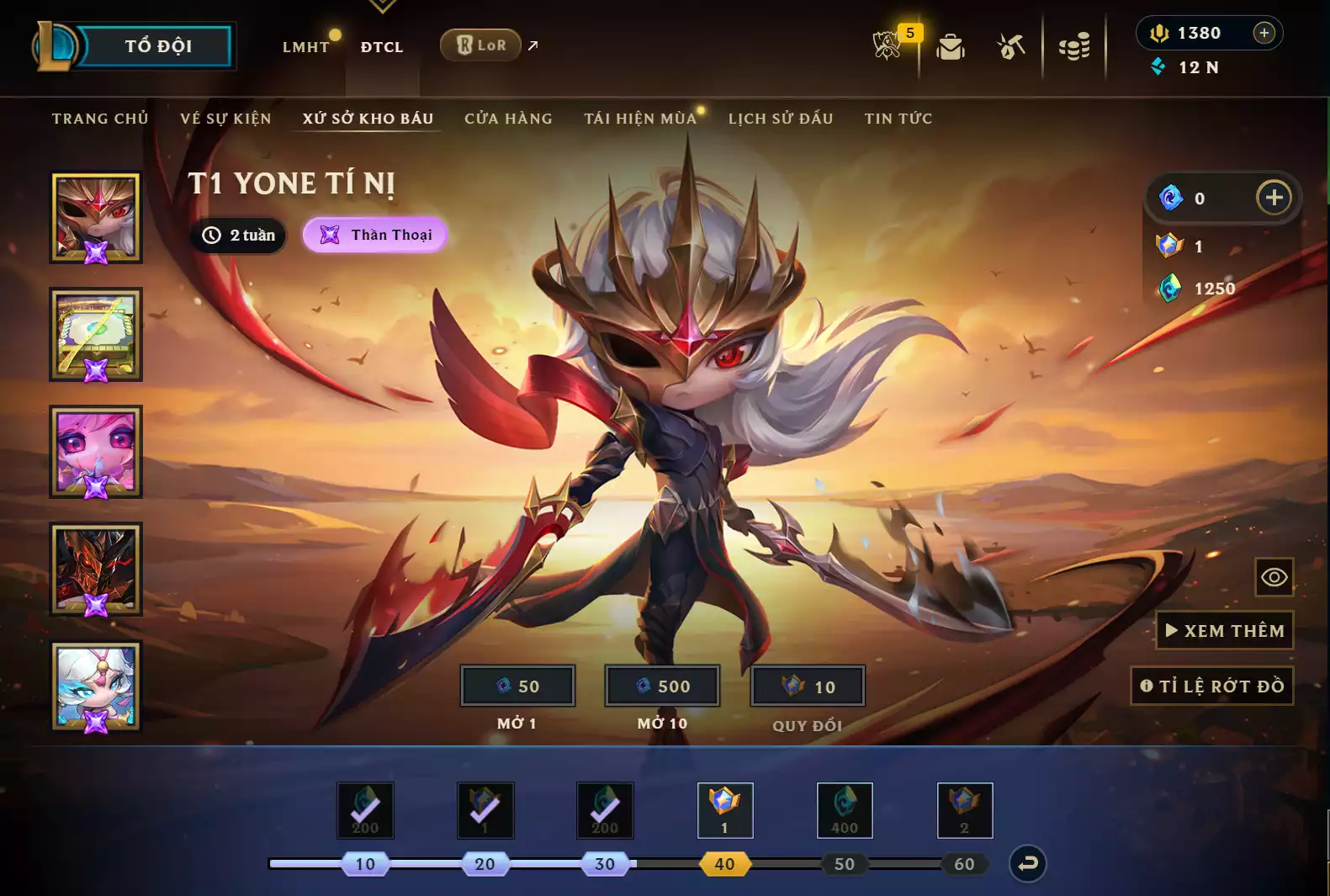The height and width of the screenshot is (896, 1330).
Task: Click MỞ 10 to open ten orbs
Action: click(x=662, y=685)
